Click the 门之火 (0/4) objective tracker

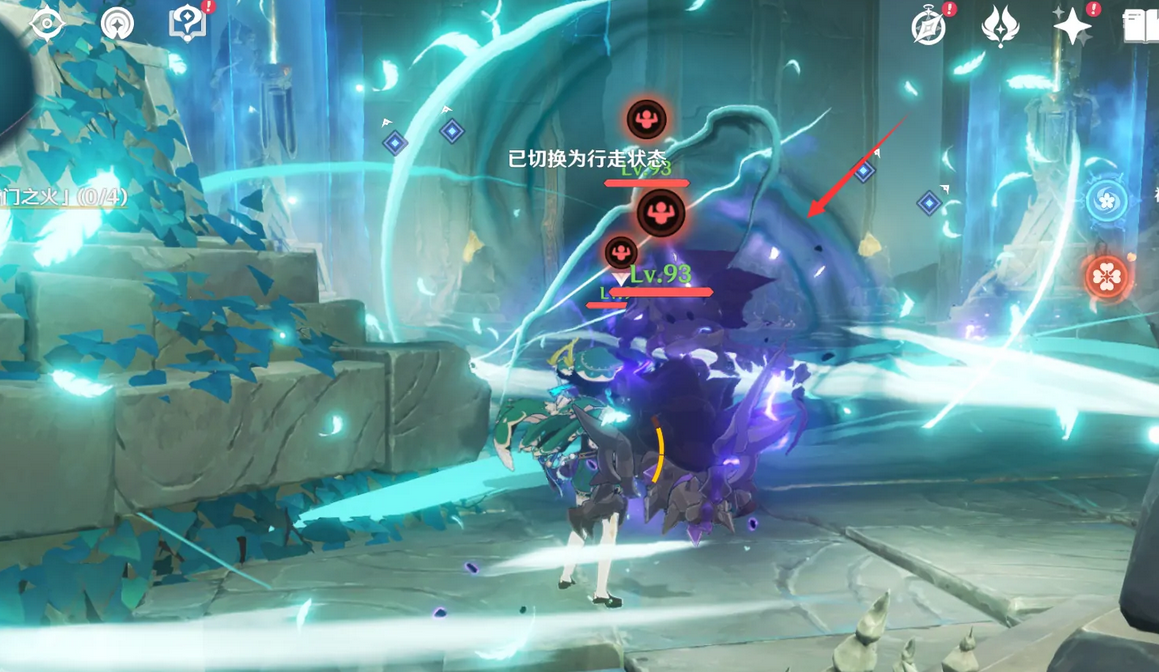(63, 197)
